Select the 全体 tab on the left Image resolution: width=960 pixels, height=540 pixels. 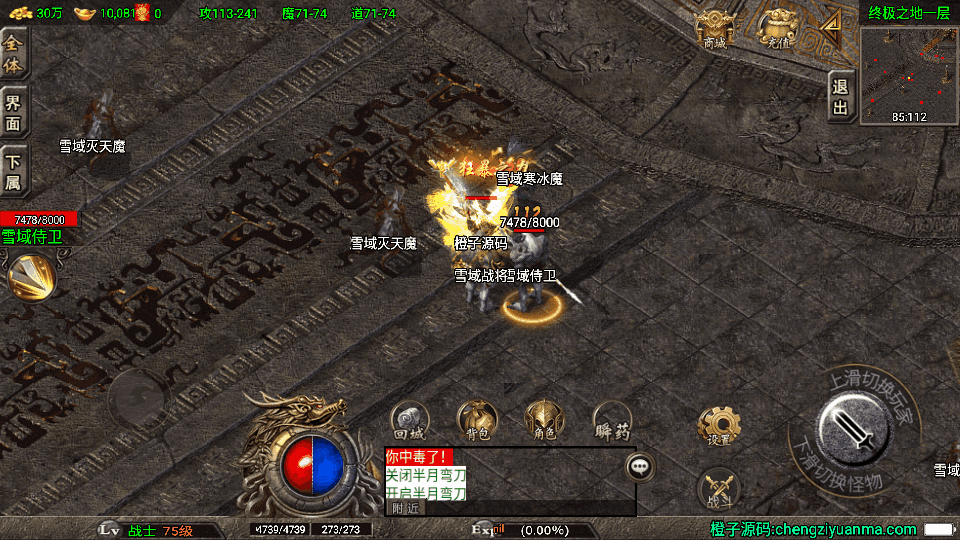[x=13, y=53]
